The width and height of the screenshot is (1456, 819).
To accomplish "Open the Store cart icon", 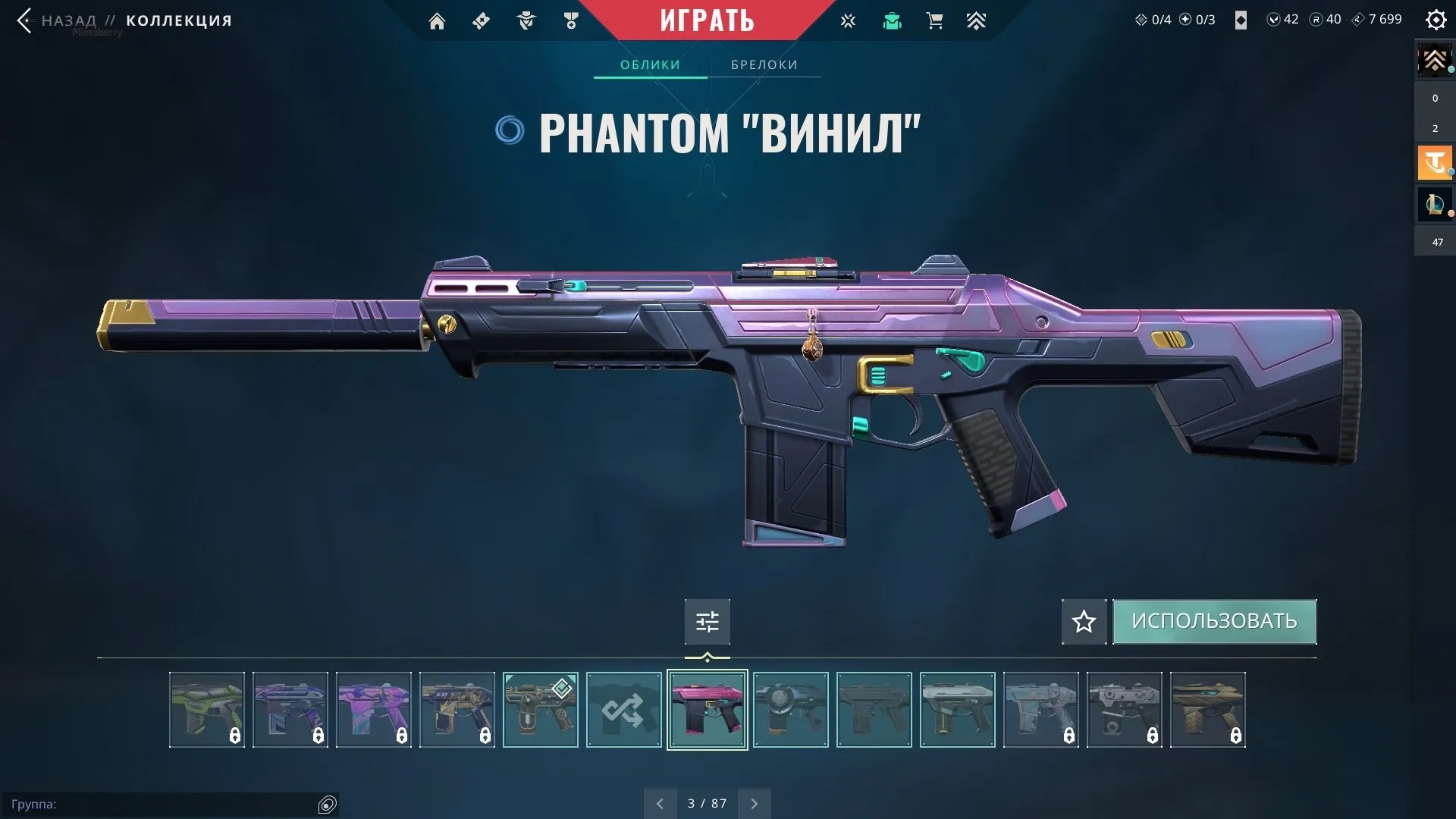I will click(935, 20).
